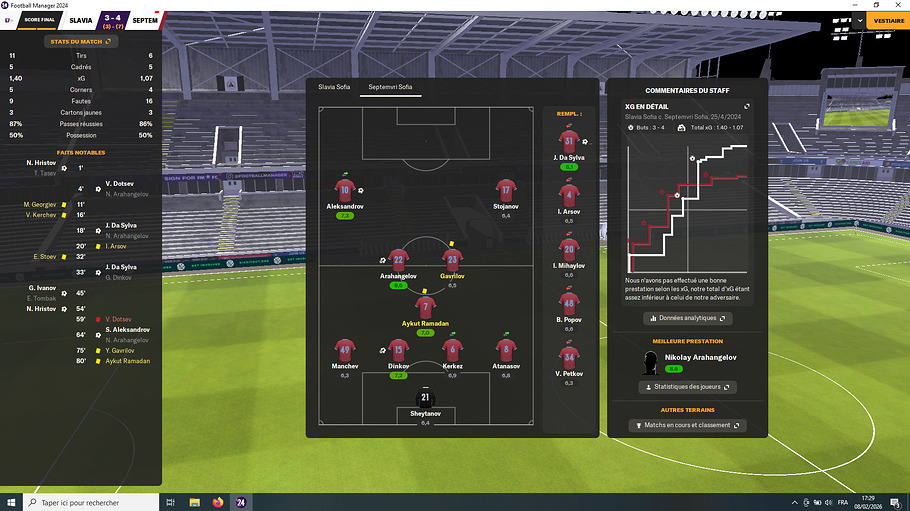Image resolution: width=910 pixels, height=511 pixels.
Task: Select player Aleksandrov on the pitch
Action: click(346, 190)
